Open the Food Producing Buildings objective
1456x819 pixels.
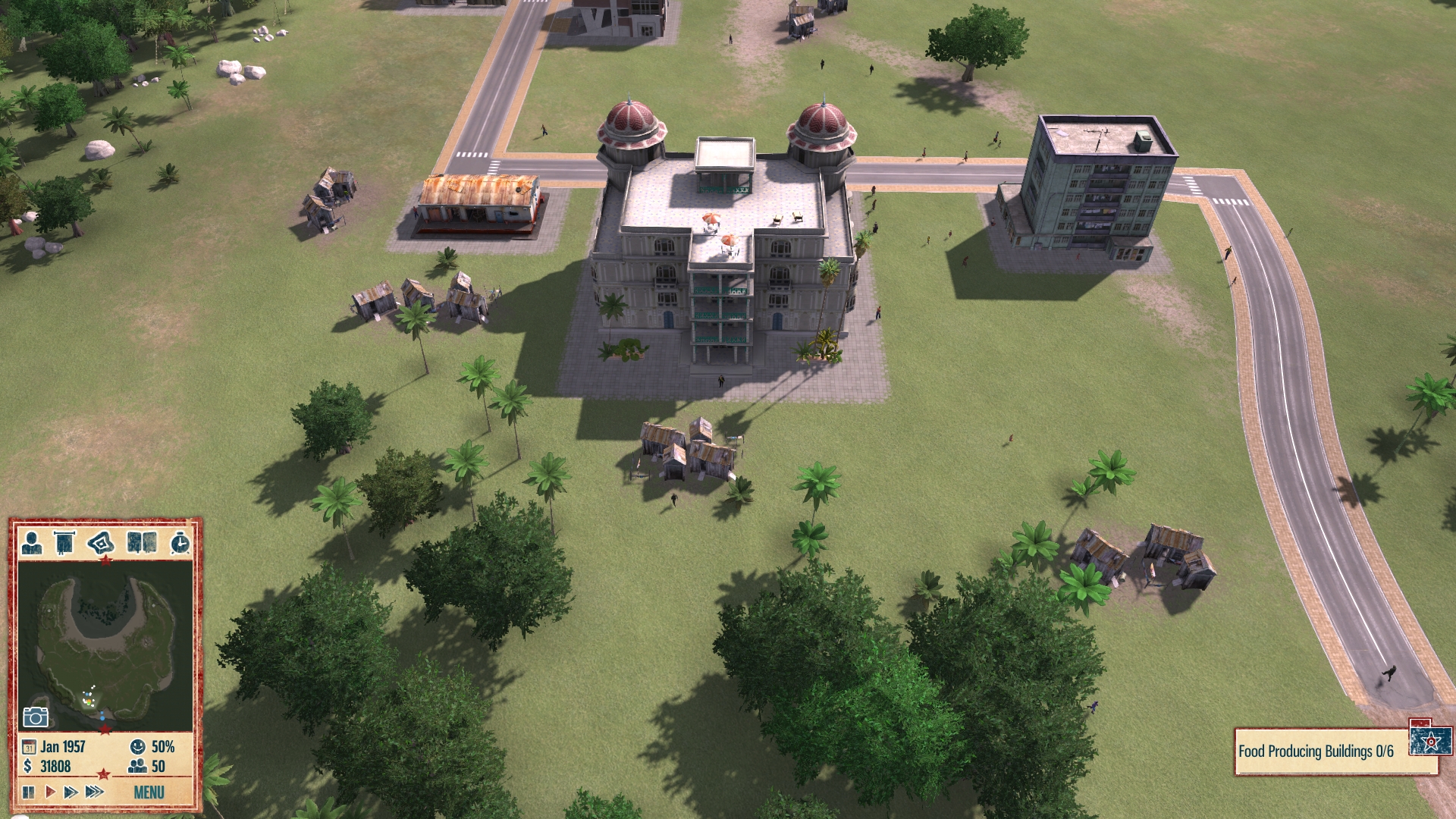click(x=1316, y=752)
